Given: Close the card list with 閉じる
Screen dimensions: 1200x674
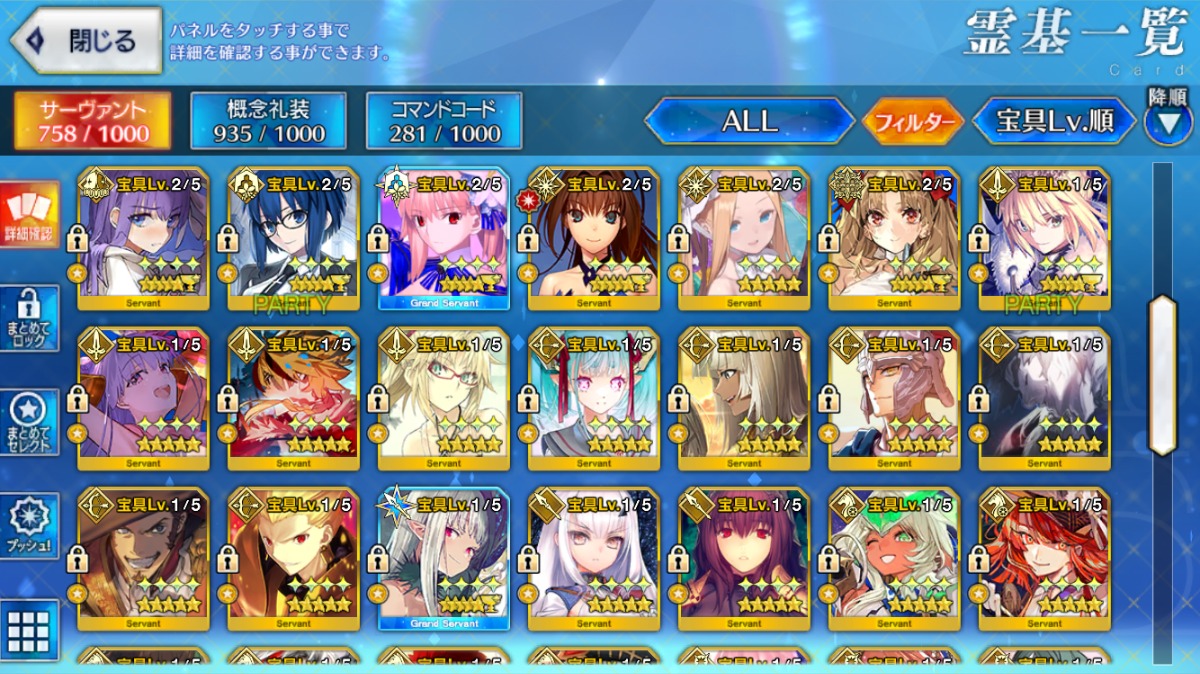Looking at the screenshot, I should pyautogui.click(x=85, y=41).
